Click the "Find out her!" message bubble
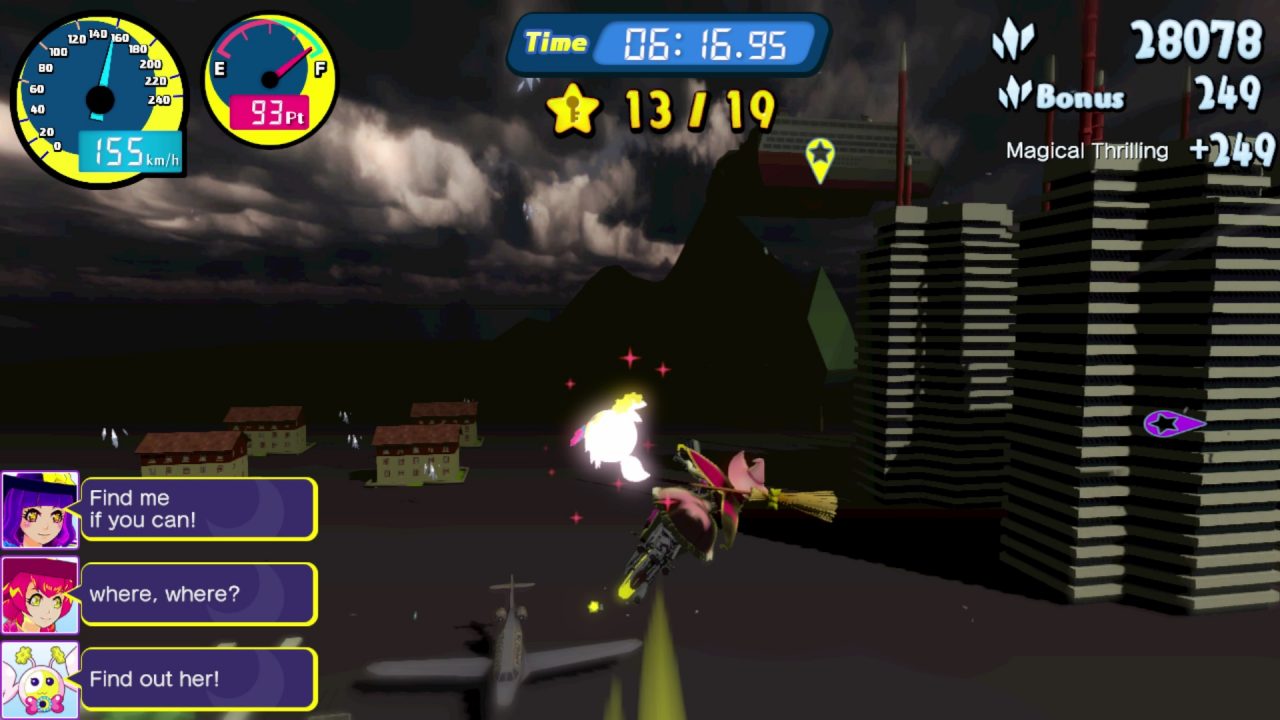Screen dimensions: 1280x720 click(x=199, y=679)
